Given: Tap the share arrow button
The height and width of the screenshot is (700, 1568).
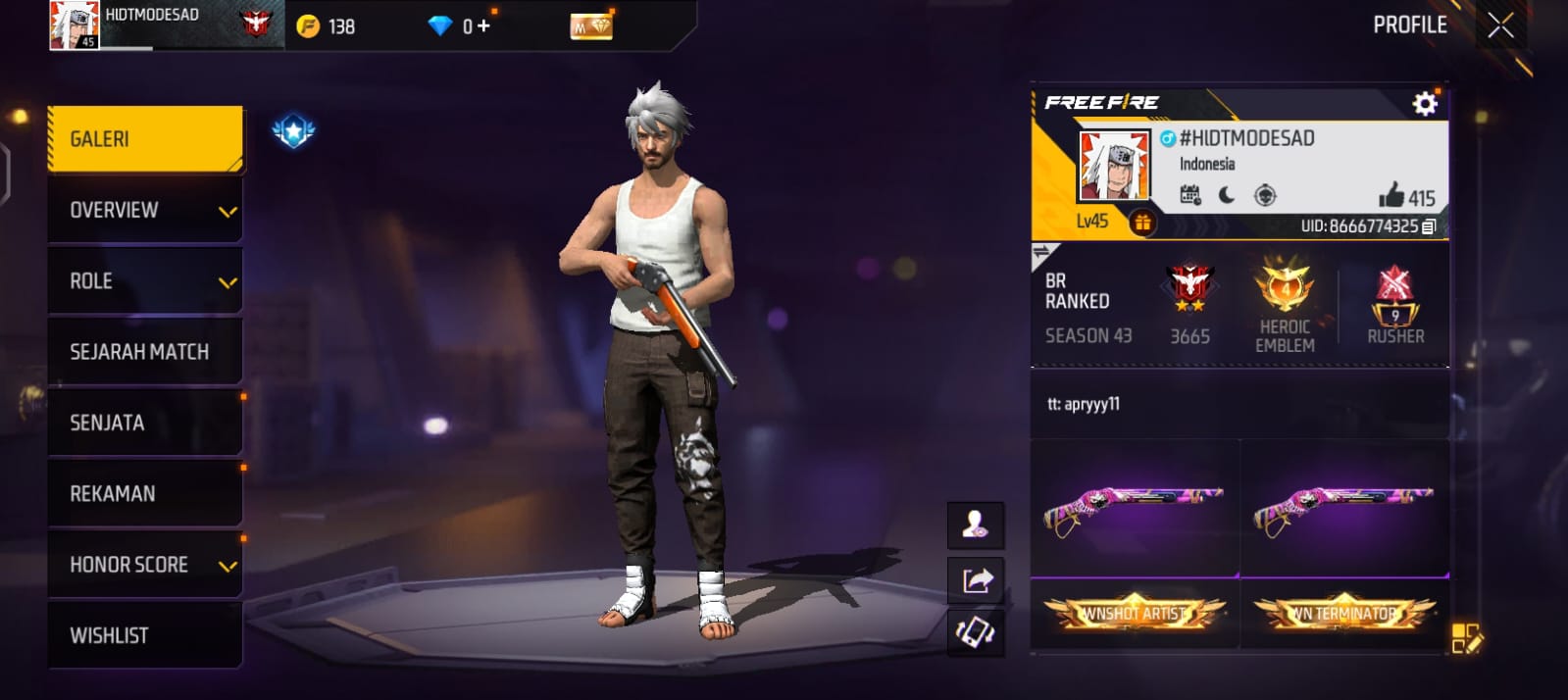Looking at the screenshot, I should point(976,580).
